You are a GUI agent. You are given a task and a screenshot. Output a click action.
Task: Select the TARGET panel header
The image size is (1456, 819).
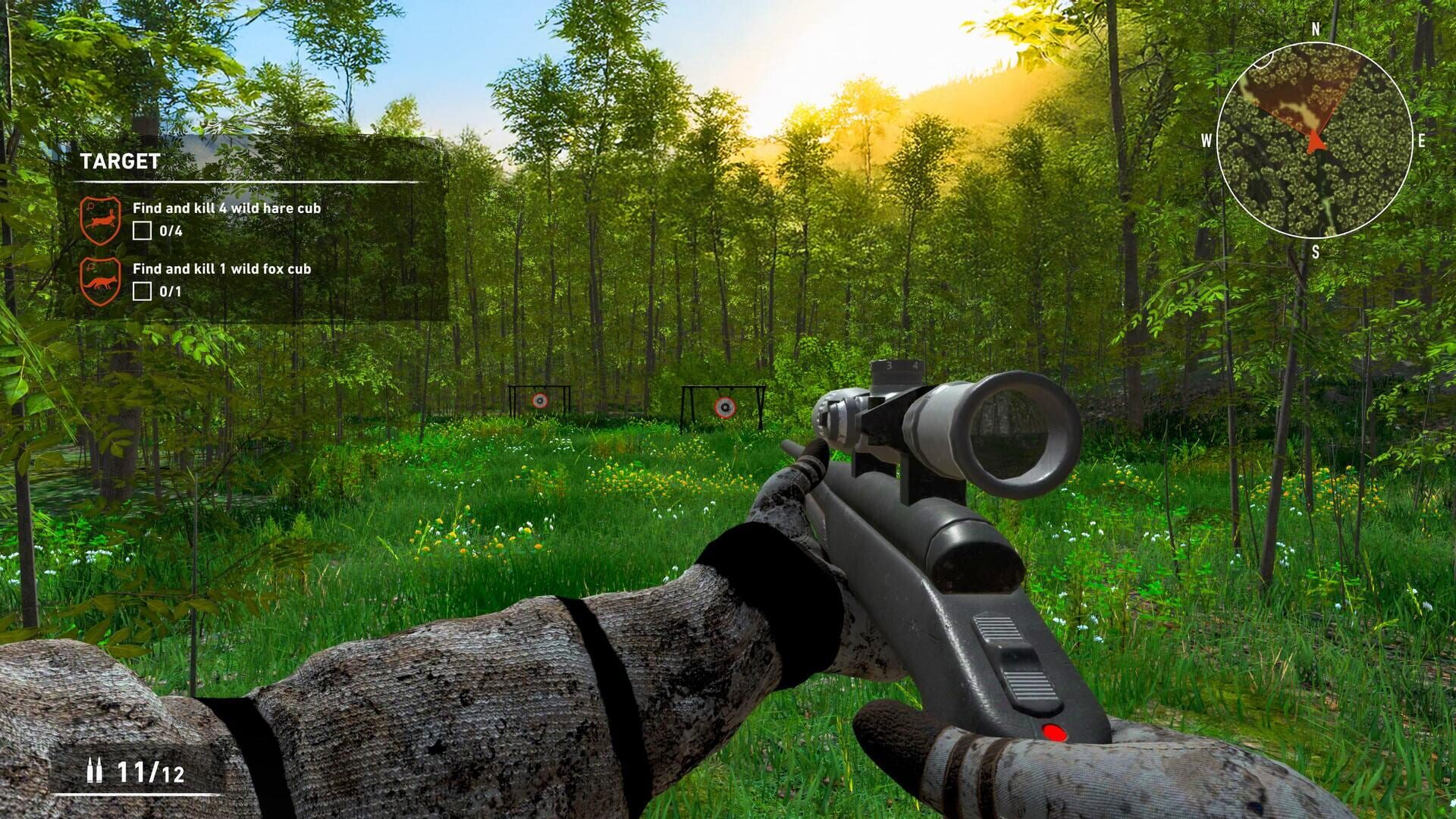click(118, 161)
